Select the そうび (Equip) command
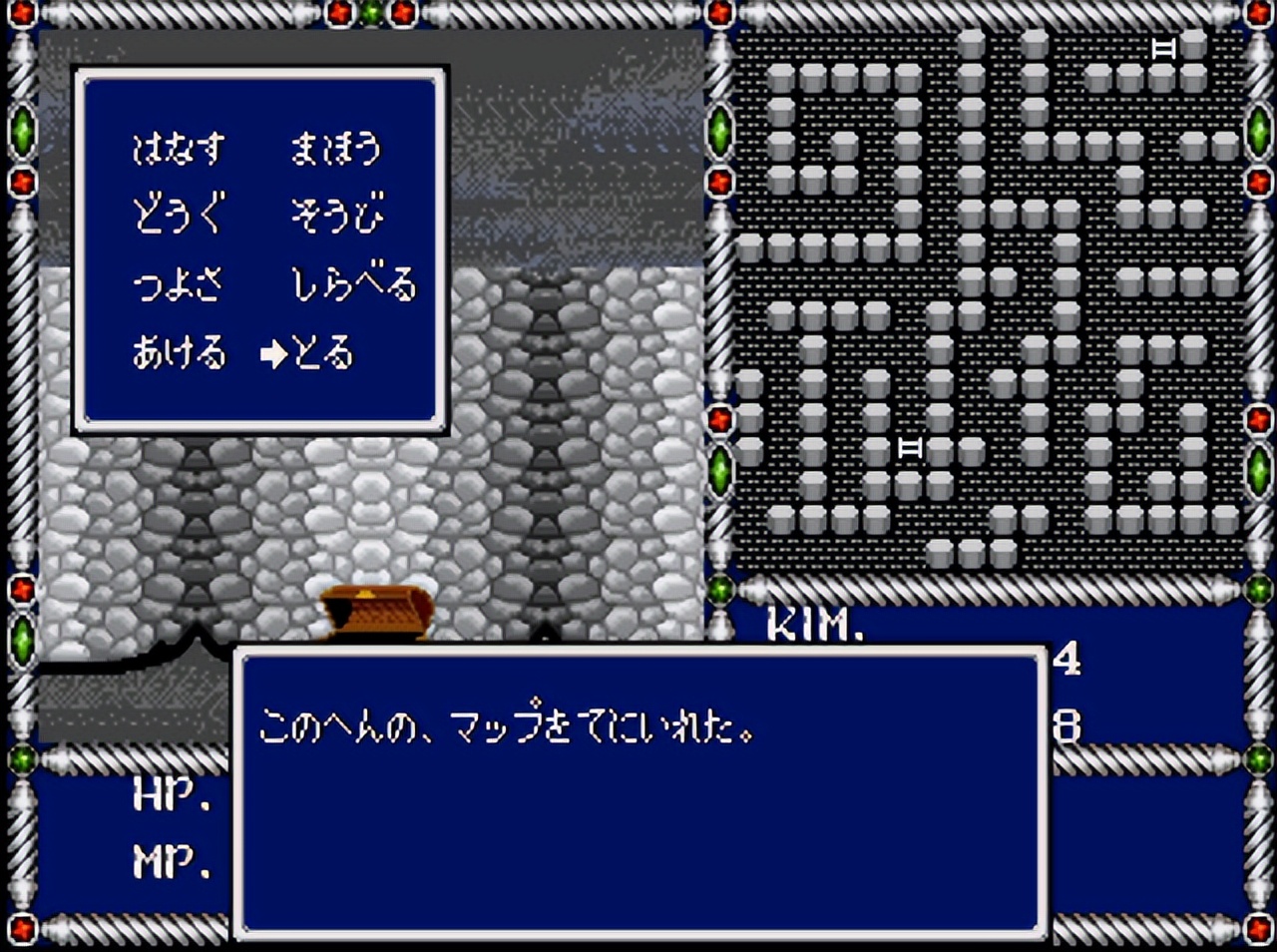 [337, 213]
